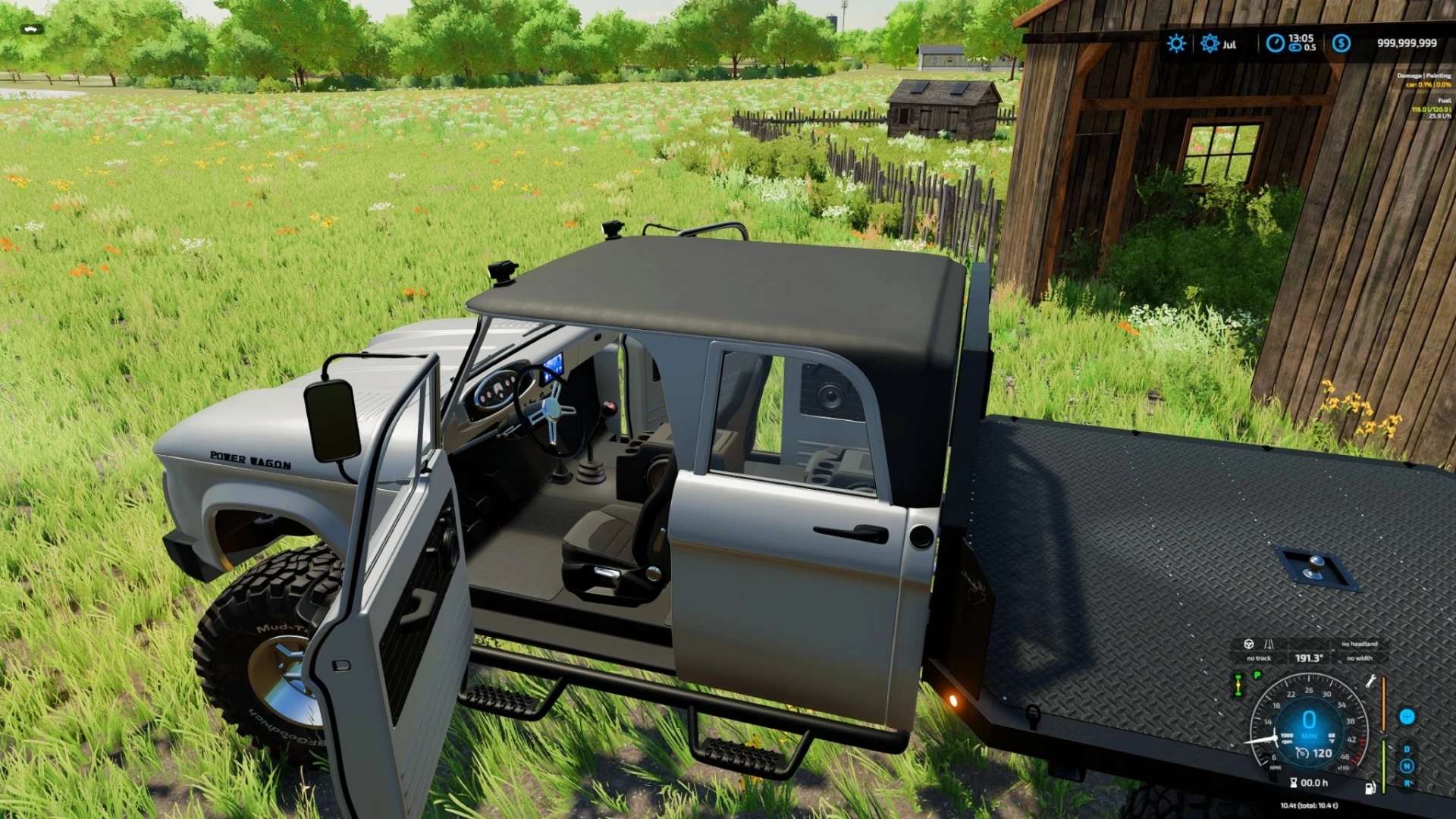This screenshot has width=1456, height=819.
Task: Open the dollar money balance icon
Action: (1341, 43)
